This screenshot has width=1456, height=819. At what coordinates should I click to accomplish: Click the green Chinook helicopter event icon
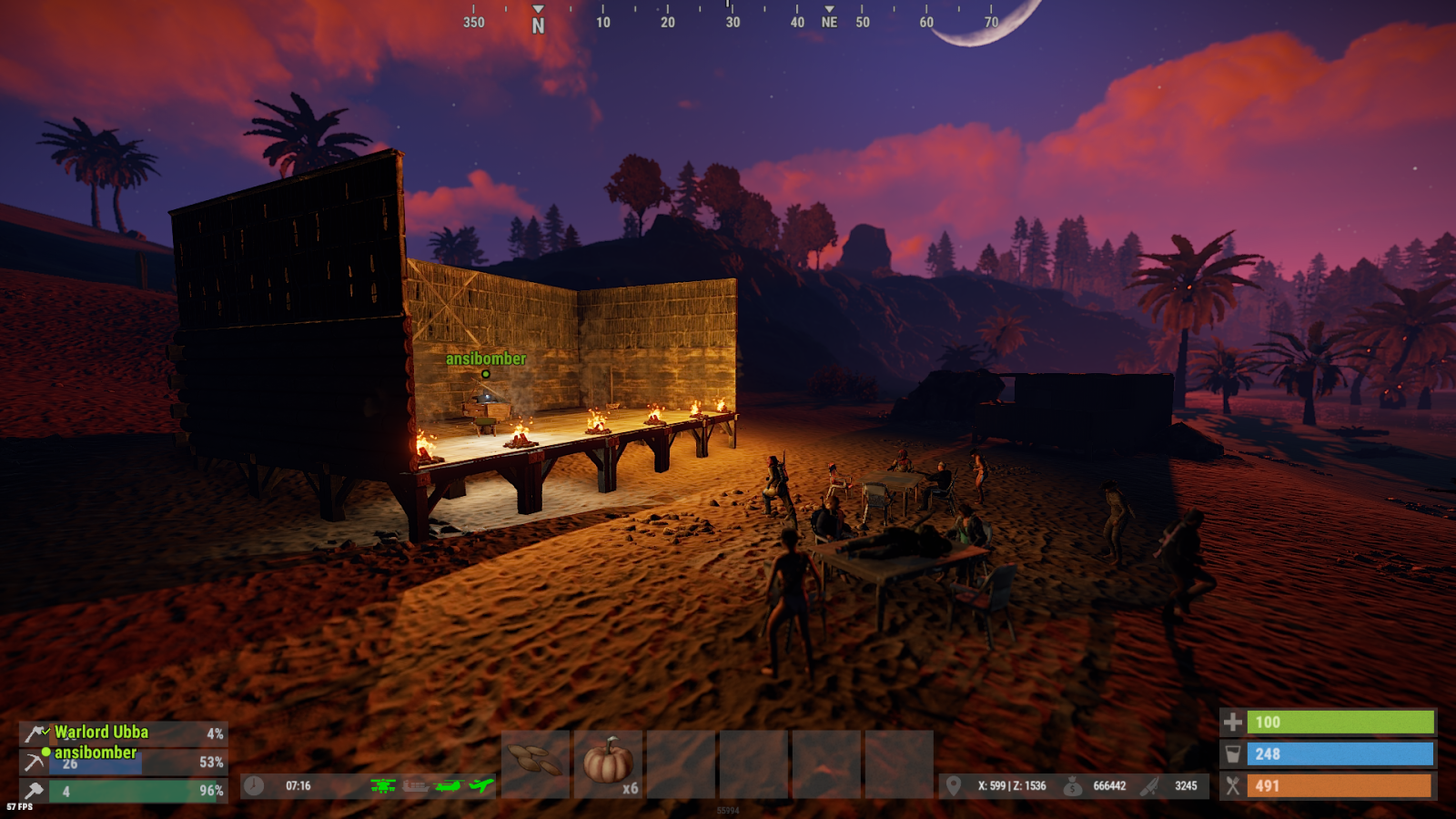point(449,785)
